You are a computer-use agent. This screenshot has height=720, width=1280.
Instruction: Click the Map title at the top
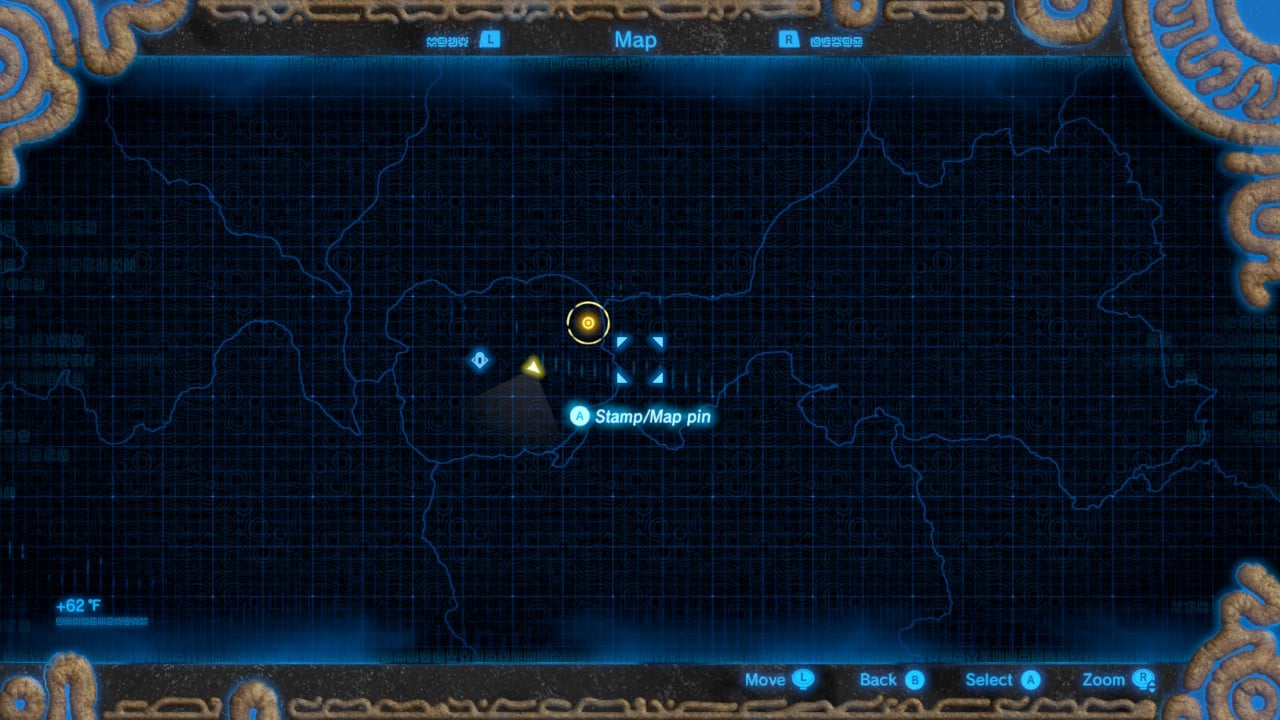pos(636,40)
